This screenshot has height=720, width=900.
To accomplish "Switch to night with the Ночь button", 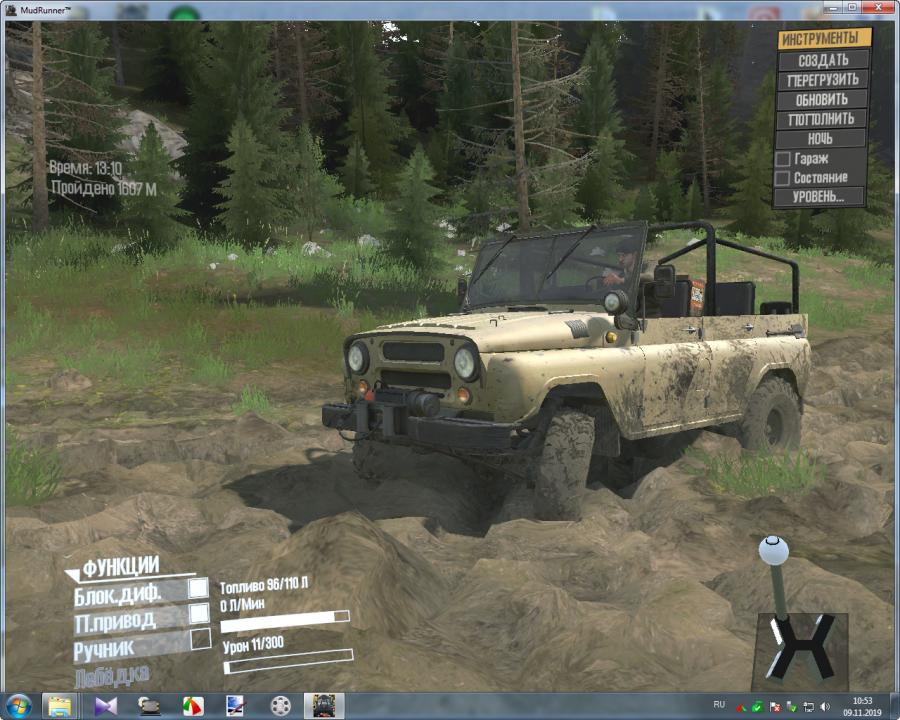I will 822,139.
